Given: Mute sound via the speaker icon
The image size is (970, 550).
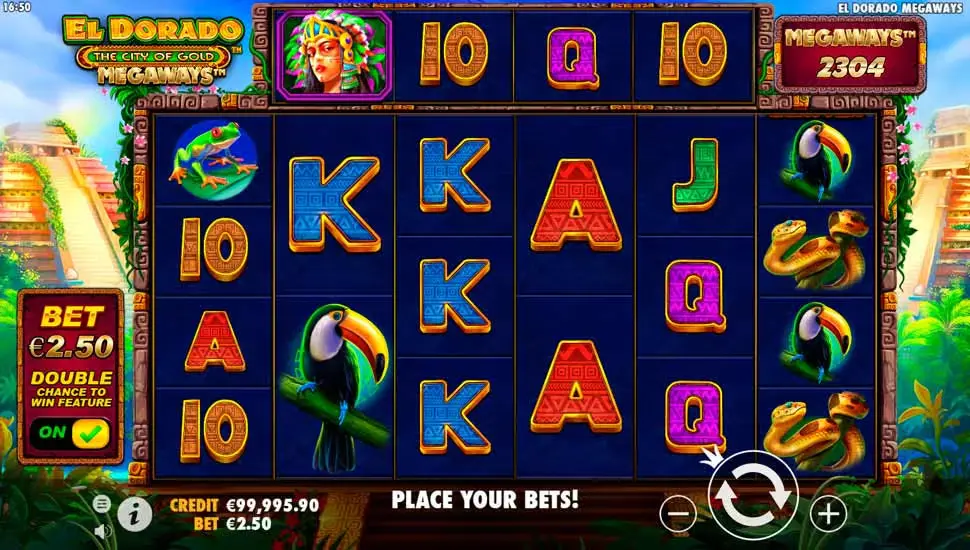Looking at the screenshot, I should (x=102, y=530).
